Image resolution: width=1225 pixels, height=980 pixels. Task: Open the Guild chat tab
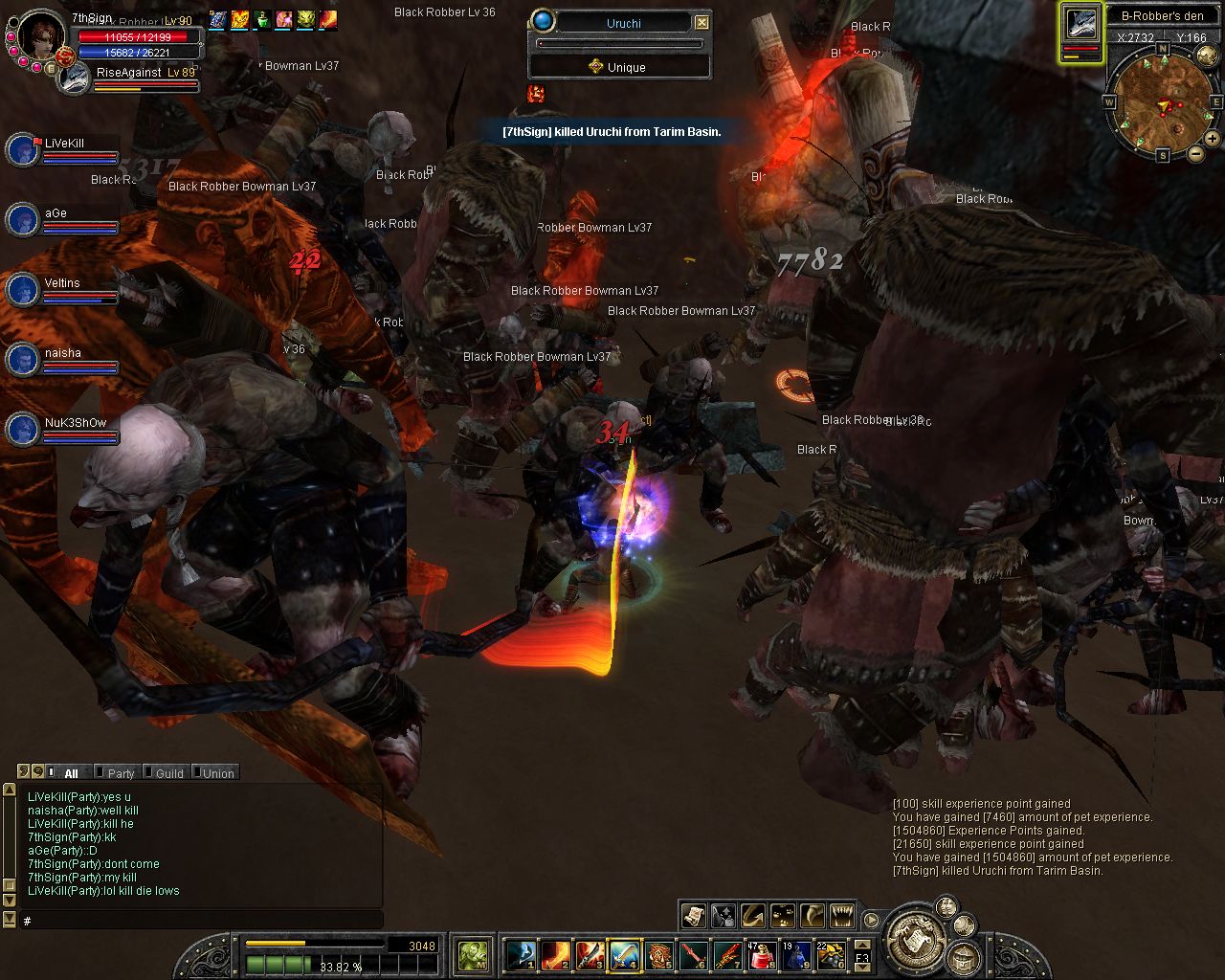click(168, 773)
